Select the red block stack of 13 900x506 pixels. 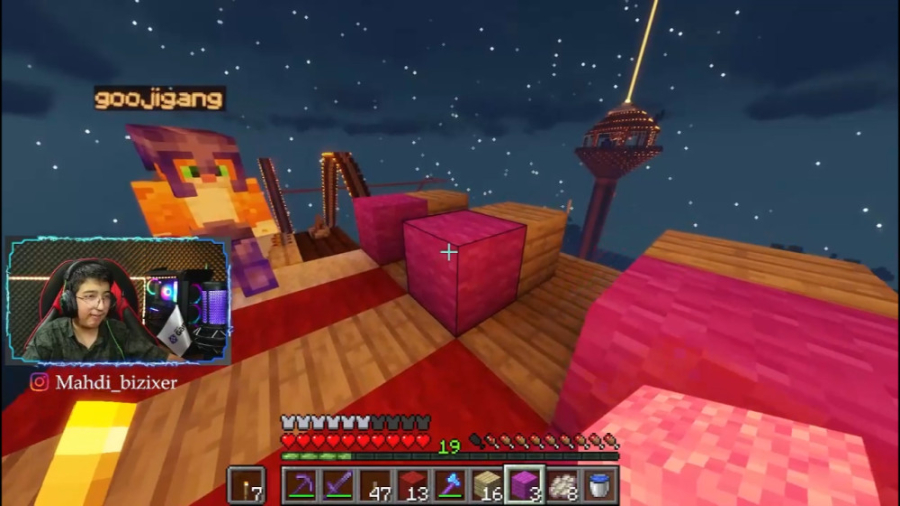tap(412, 485)
